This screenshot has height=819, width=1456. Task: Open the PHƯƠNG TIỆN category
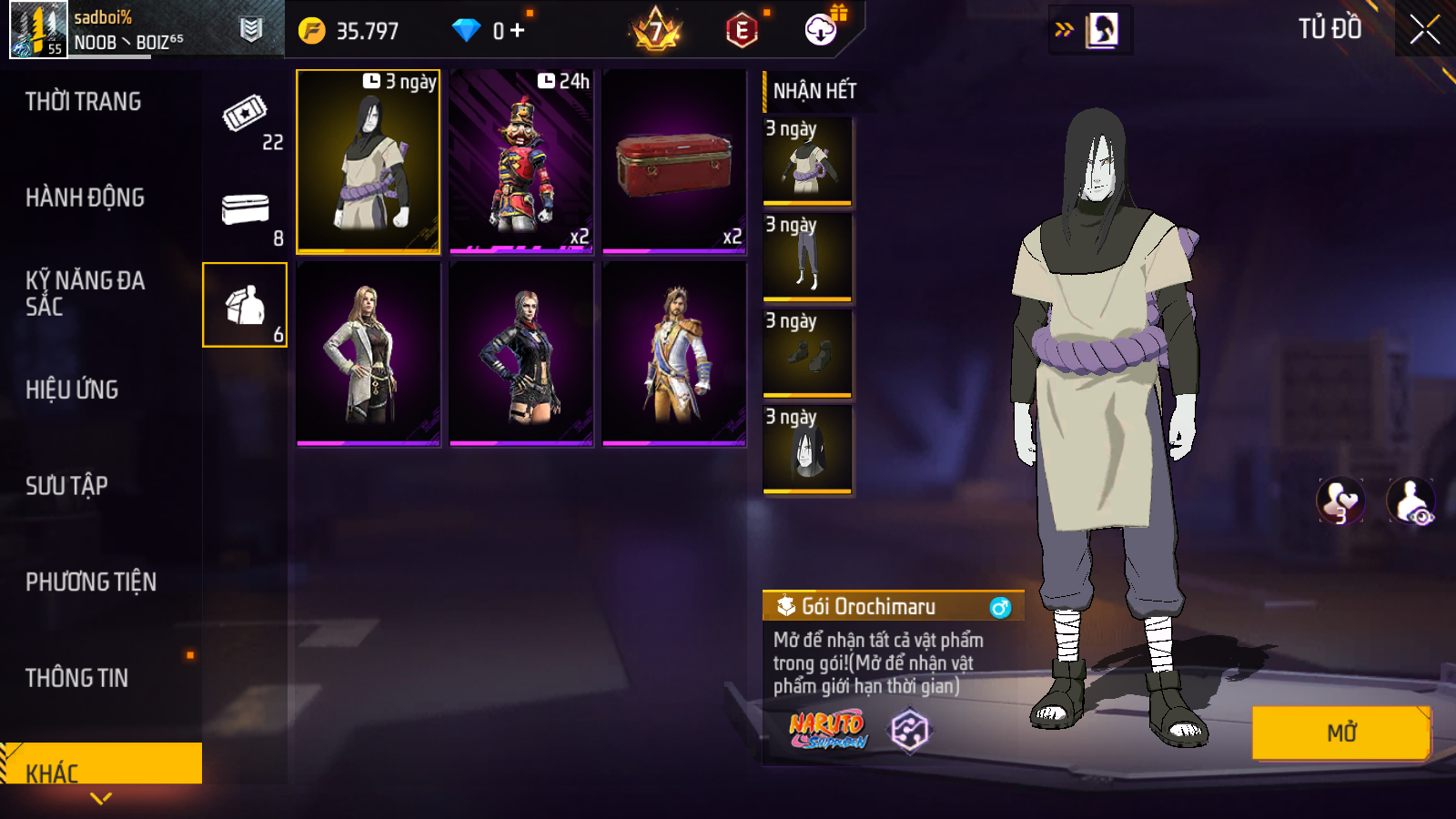point(91,582)
